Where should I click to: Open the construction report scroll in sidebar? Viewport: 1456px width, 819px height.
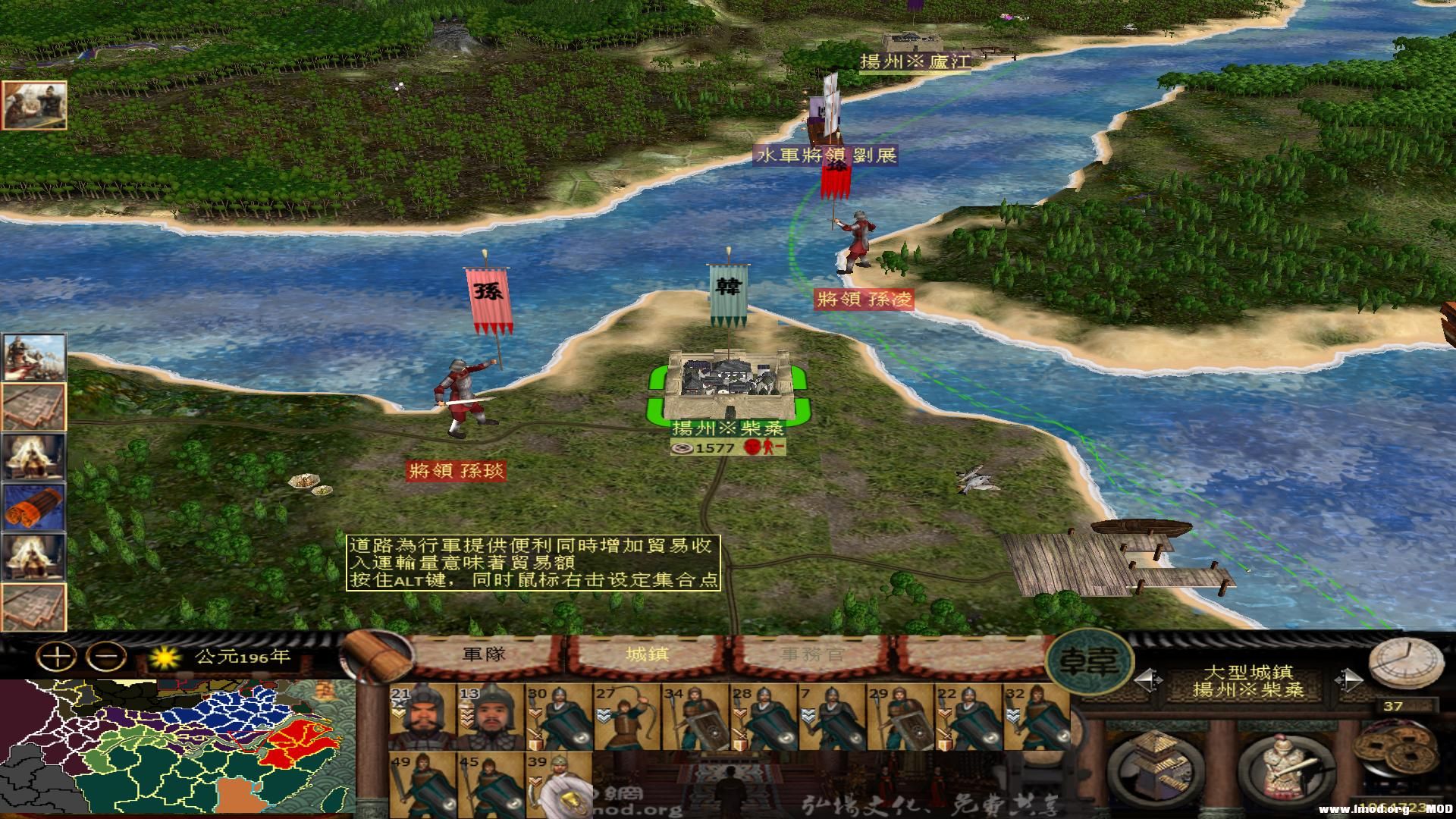click(33, 406)
